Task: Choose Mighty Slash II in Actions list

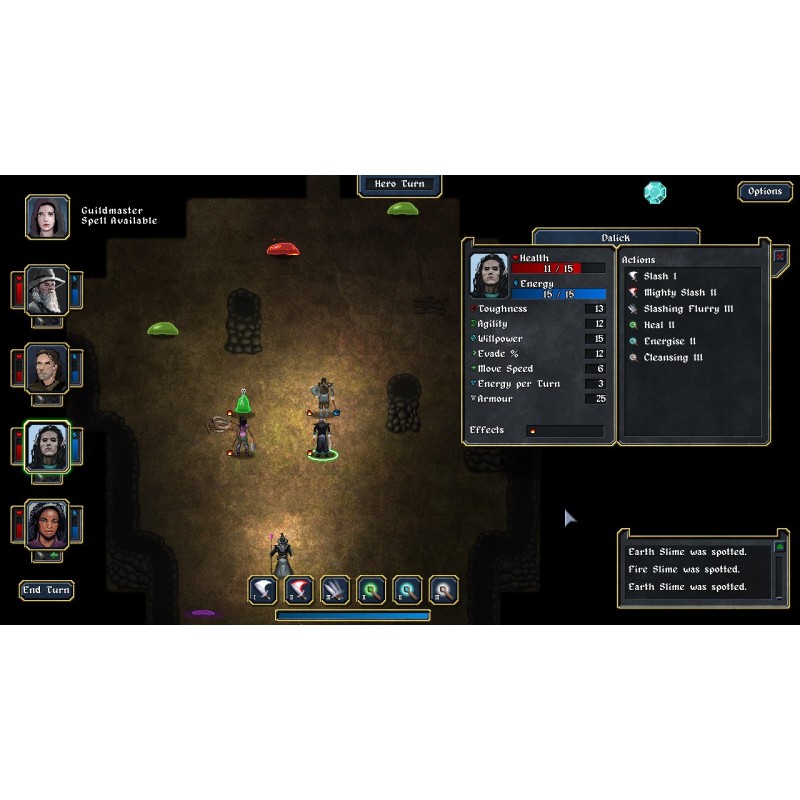Action: point(680,293)
